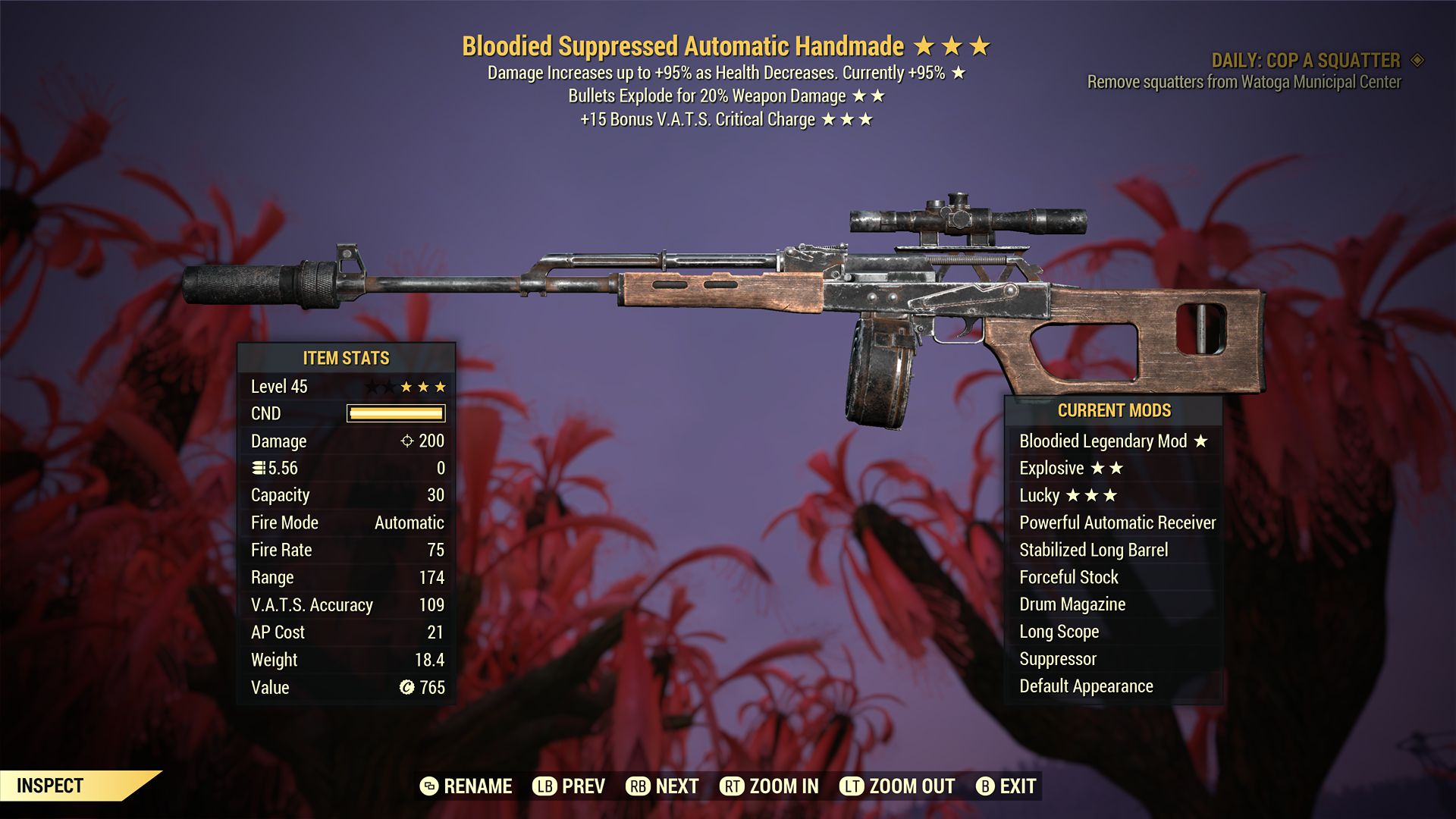The height and width of the screenshot is (819, 1456).
Task: Click the LT ZOOM OUT icon
Action: [x=852, y=786]
